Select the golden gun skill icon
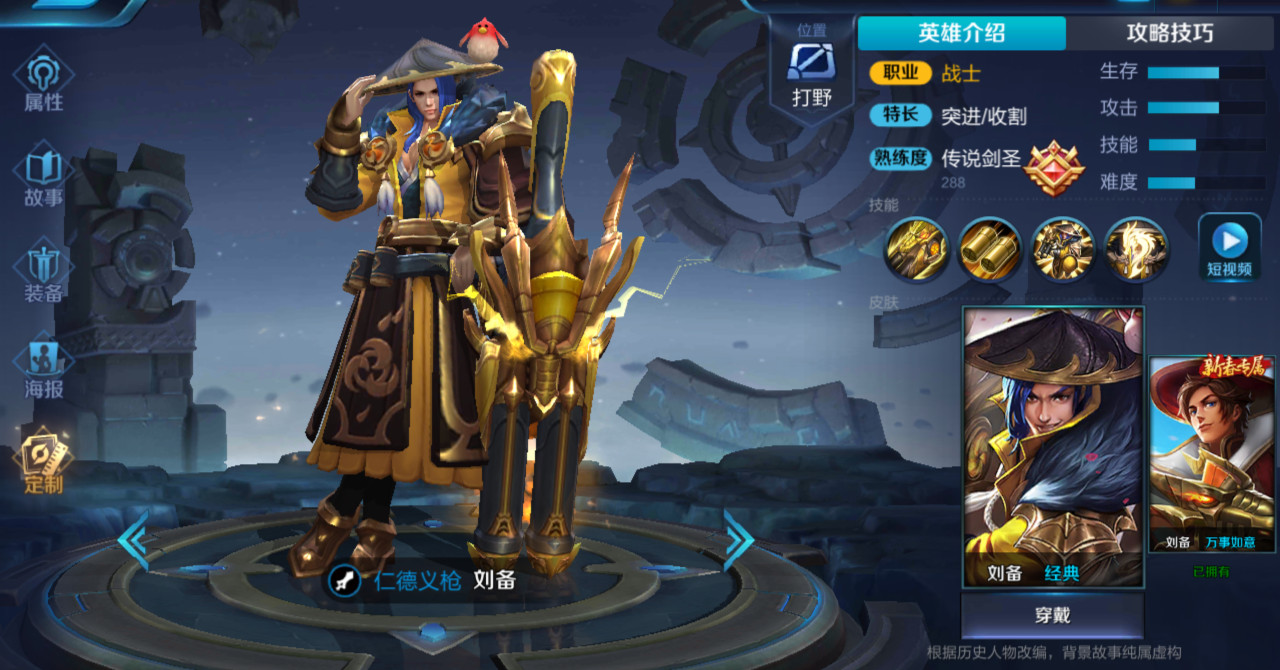The image size is (1280, 670). click(916, 250)
